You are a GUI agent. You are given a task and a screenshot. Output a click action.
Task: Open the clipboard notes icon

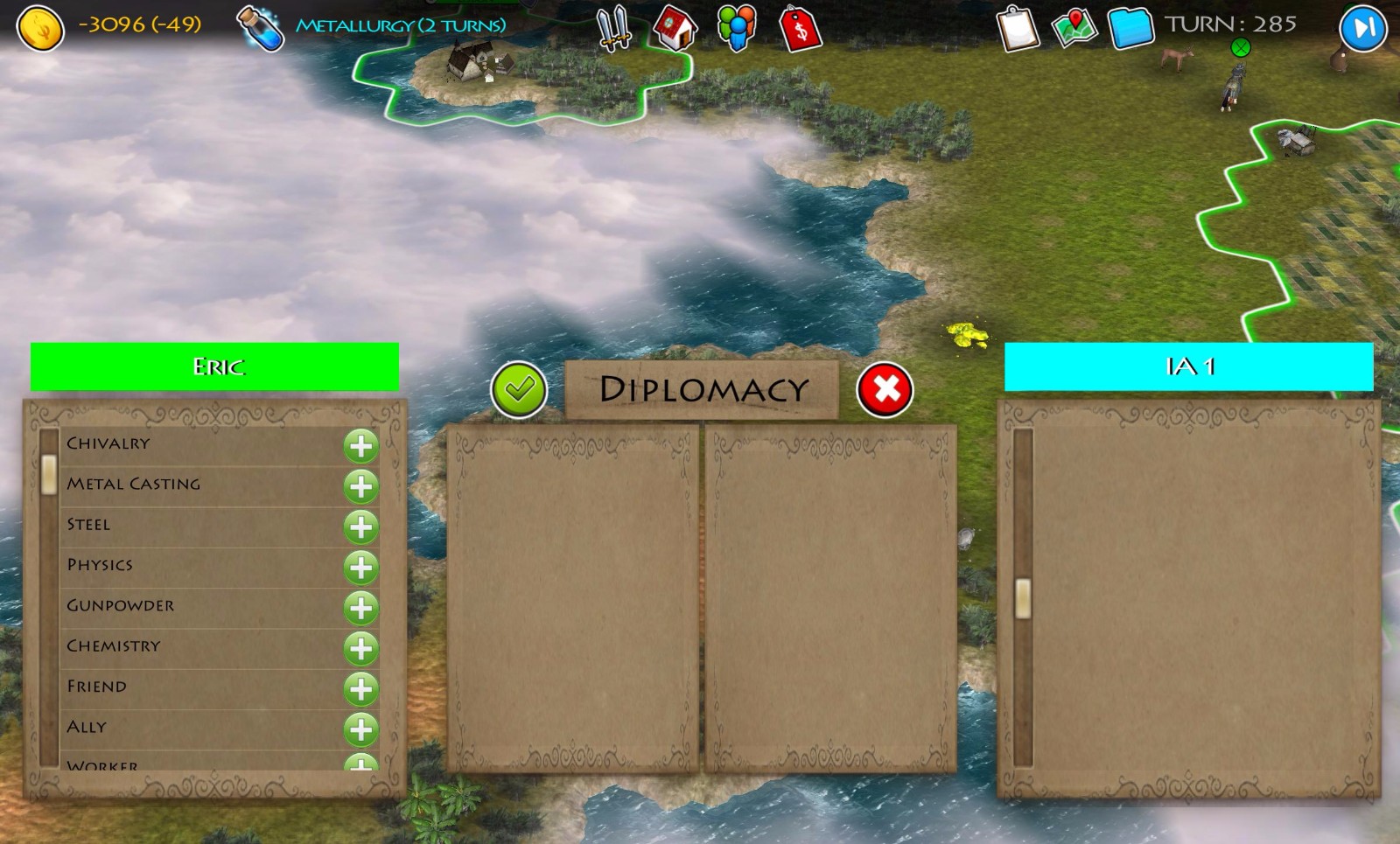(1017, 28)
